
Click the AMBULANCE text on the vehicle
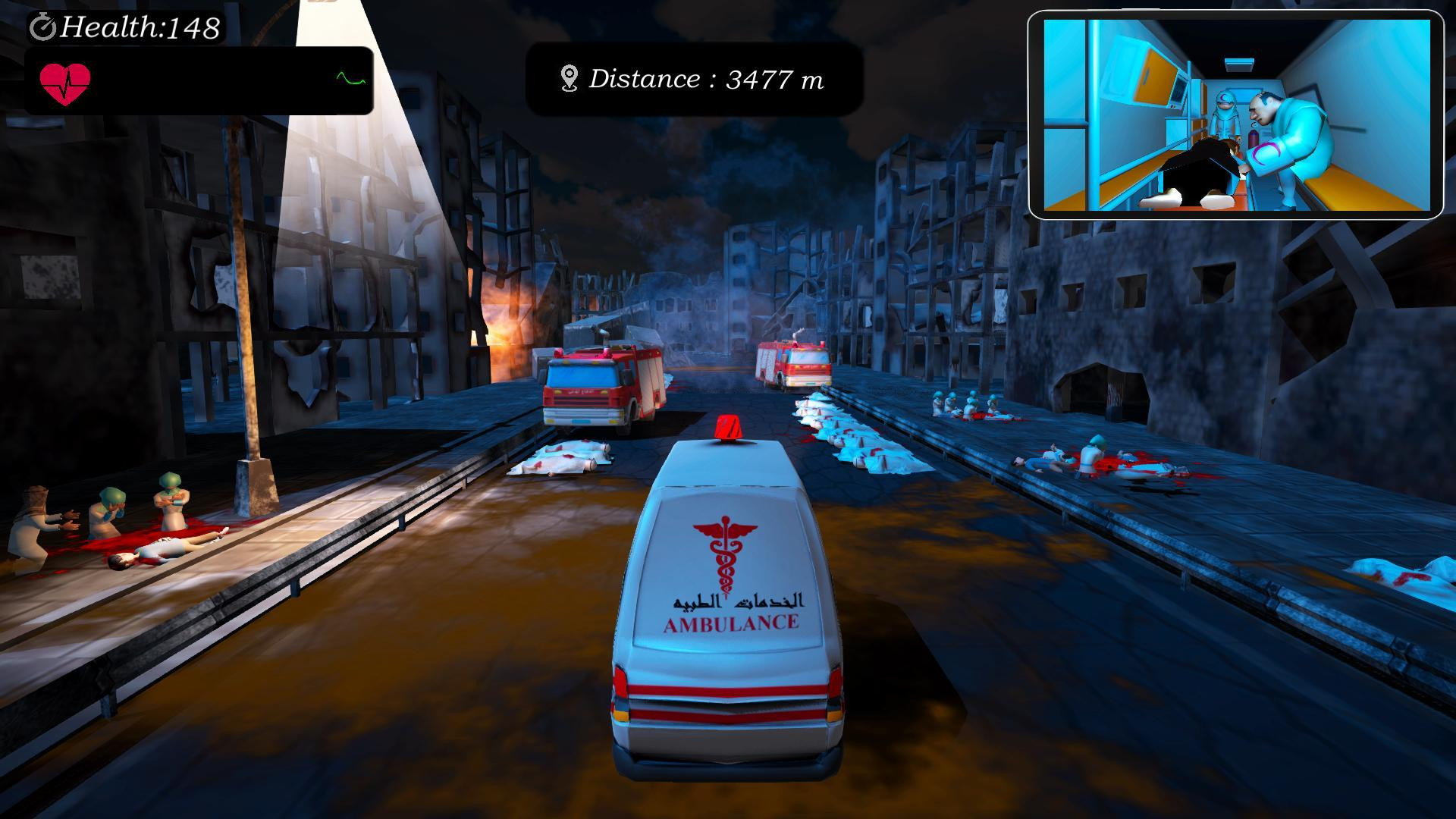point(730,624)
